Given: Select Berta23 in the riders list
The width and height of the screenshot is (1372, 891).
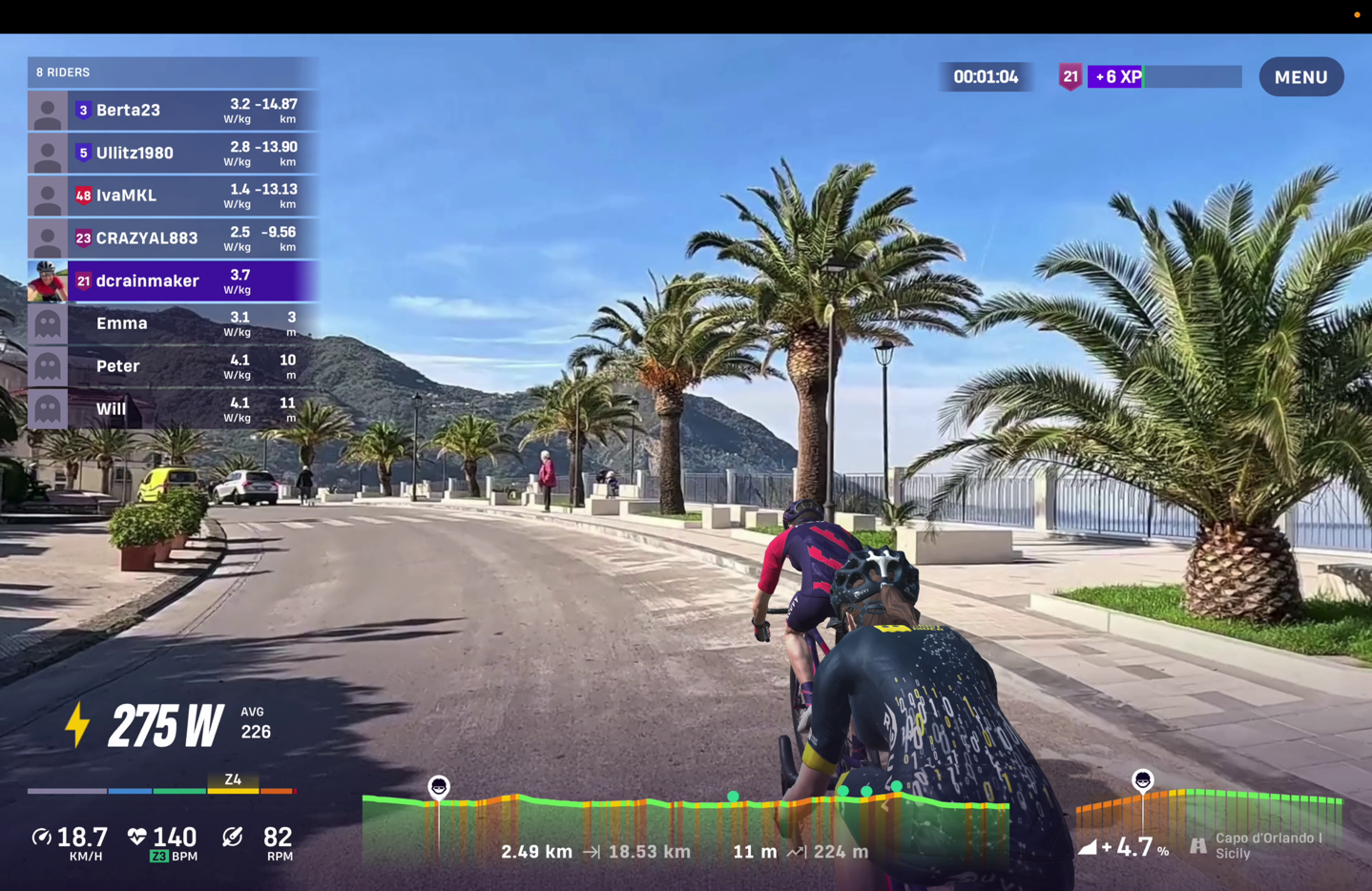Looking at the screenshot, I should point(173,111).
